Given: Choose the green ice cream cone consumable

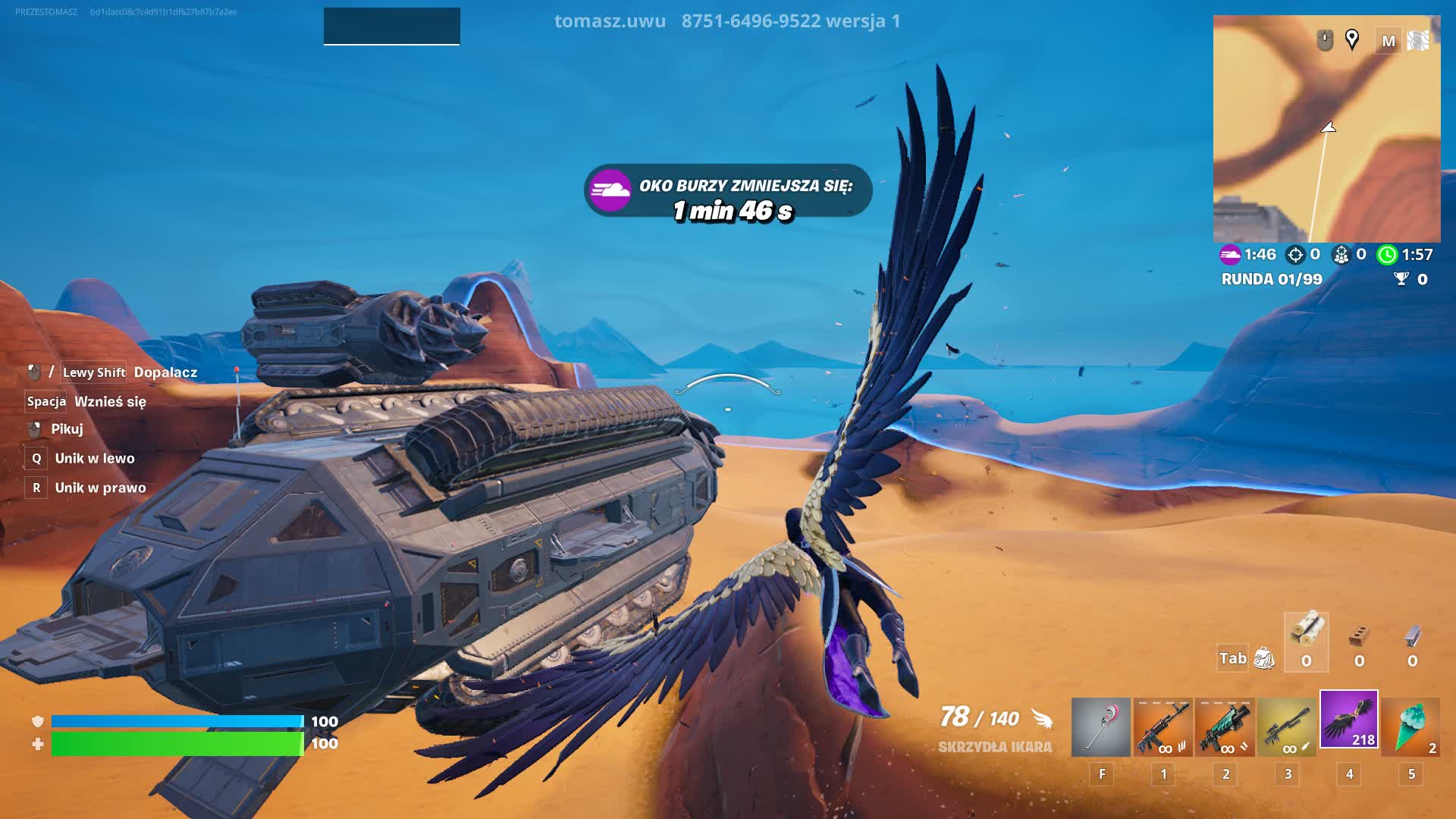Looking at the screenshot, I should click(1410, 727).
